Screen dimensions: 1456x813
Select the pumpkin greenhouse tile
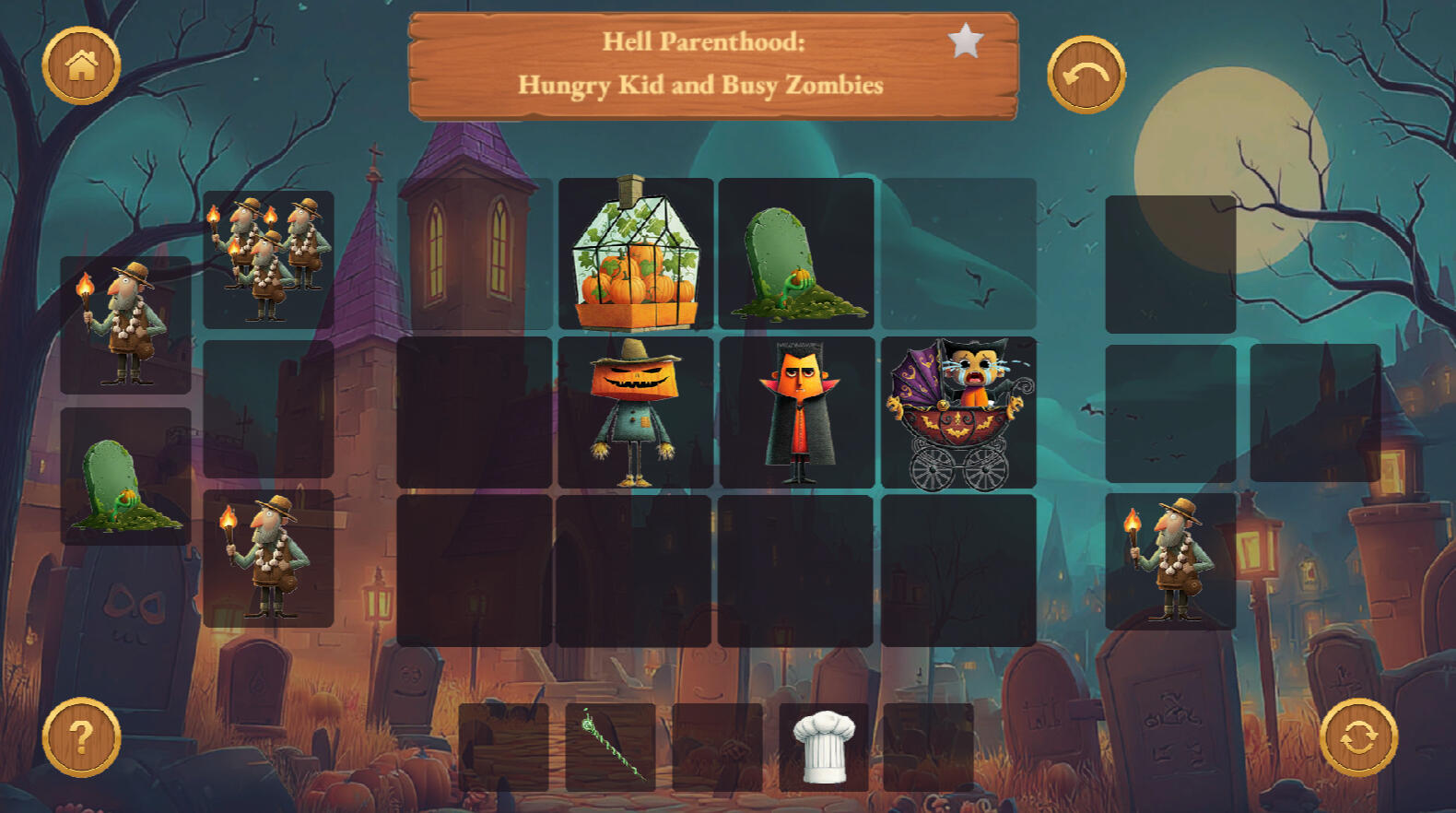636,253
